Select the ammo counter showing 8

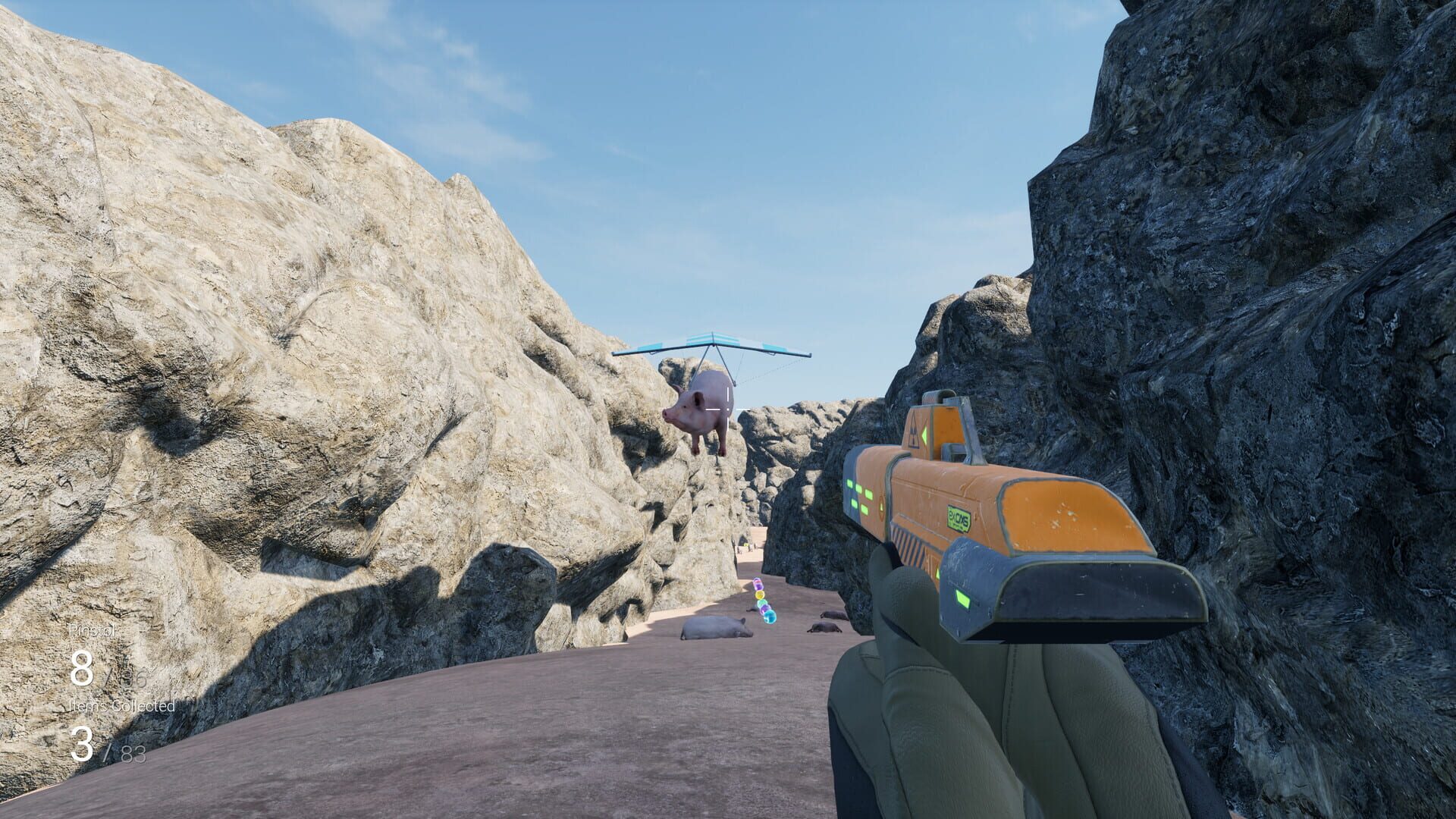pos(83,667)
